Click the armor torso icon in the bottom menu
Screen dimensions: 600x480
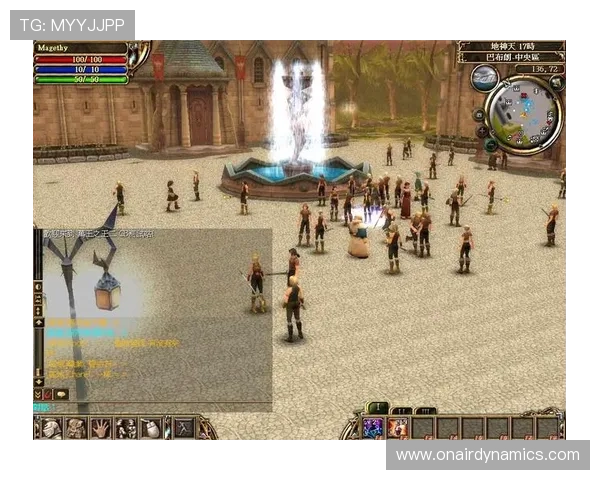point(76,428)
